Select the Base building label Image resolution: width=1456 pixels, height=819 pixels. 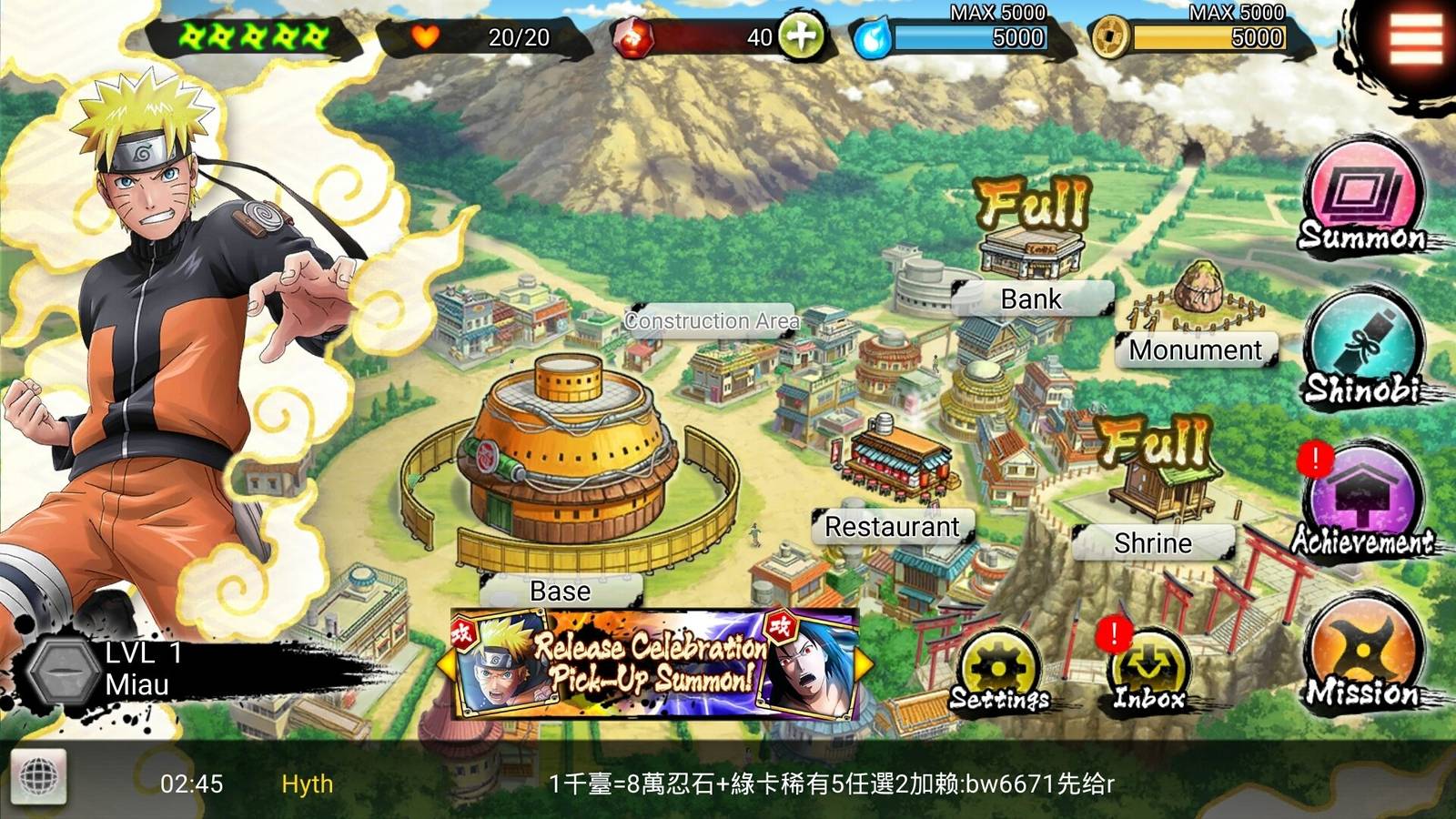click(x=561, y=591)
